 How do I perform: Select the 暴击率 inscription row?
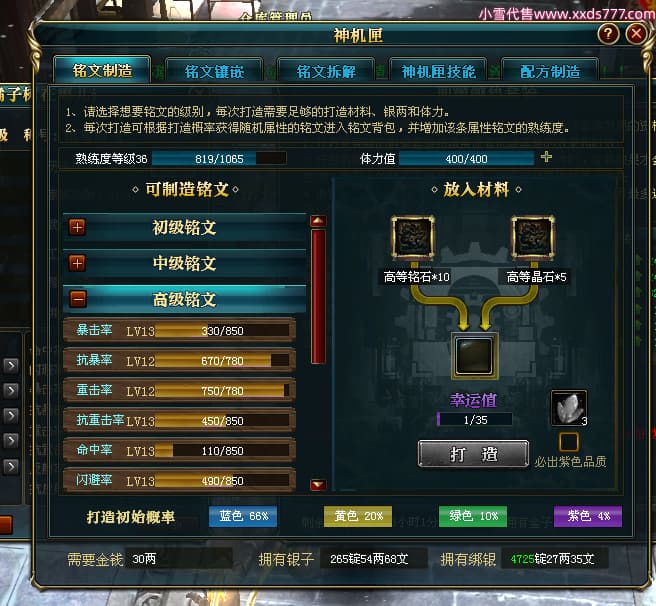[179, 331]
